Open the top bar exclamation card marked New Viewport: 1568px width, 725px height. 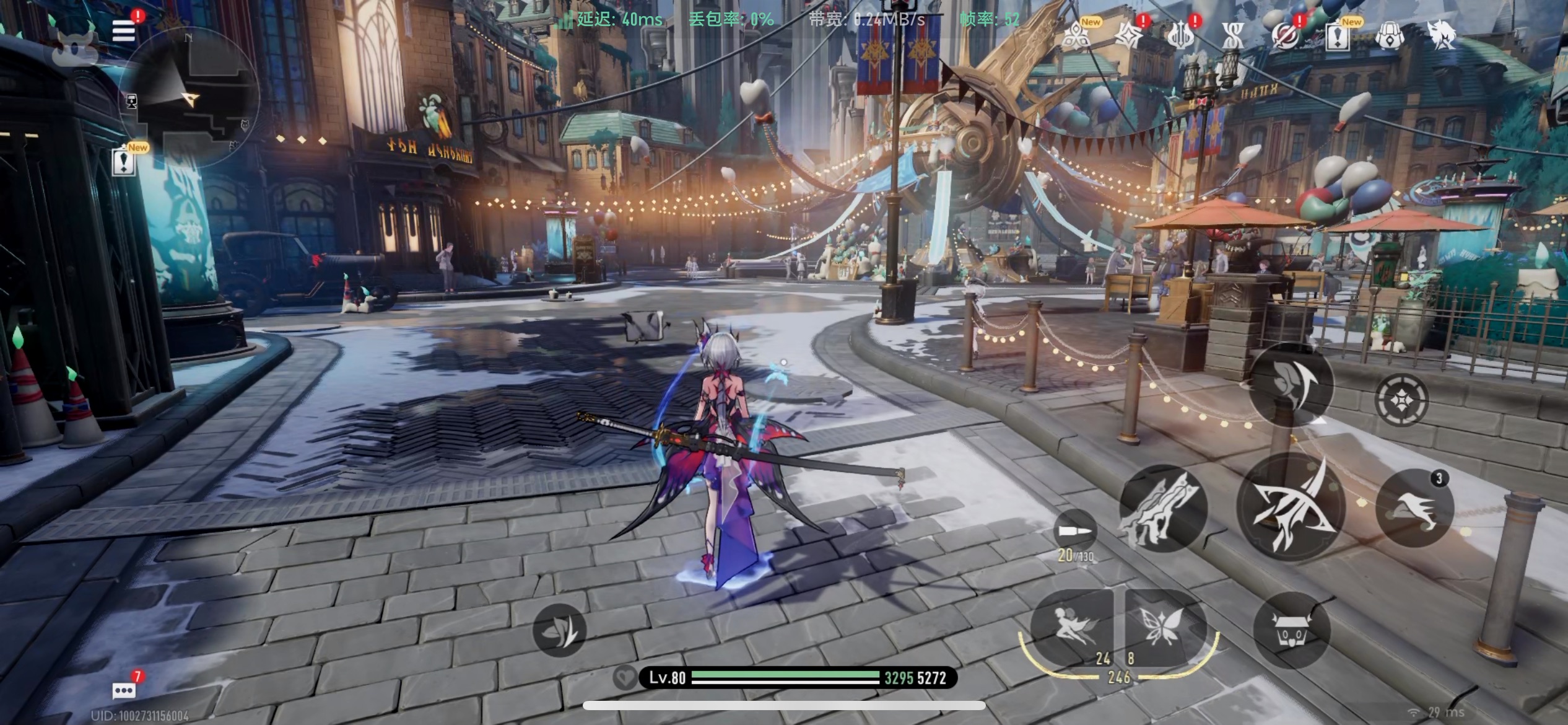[1338, 37]
